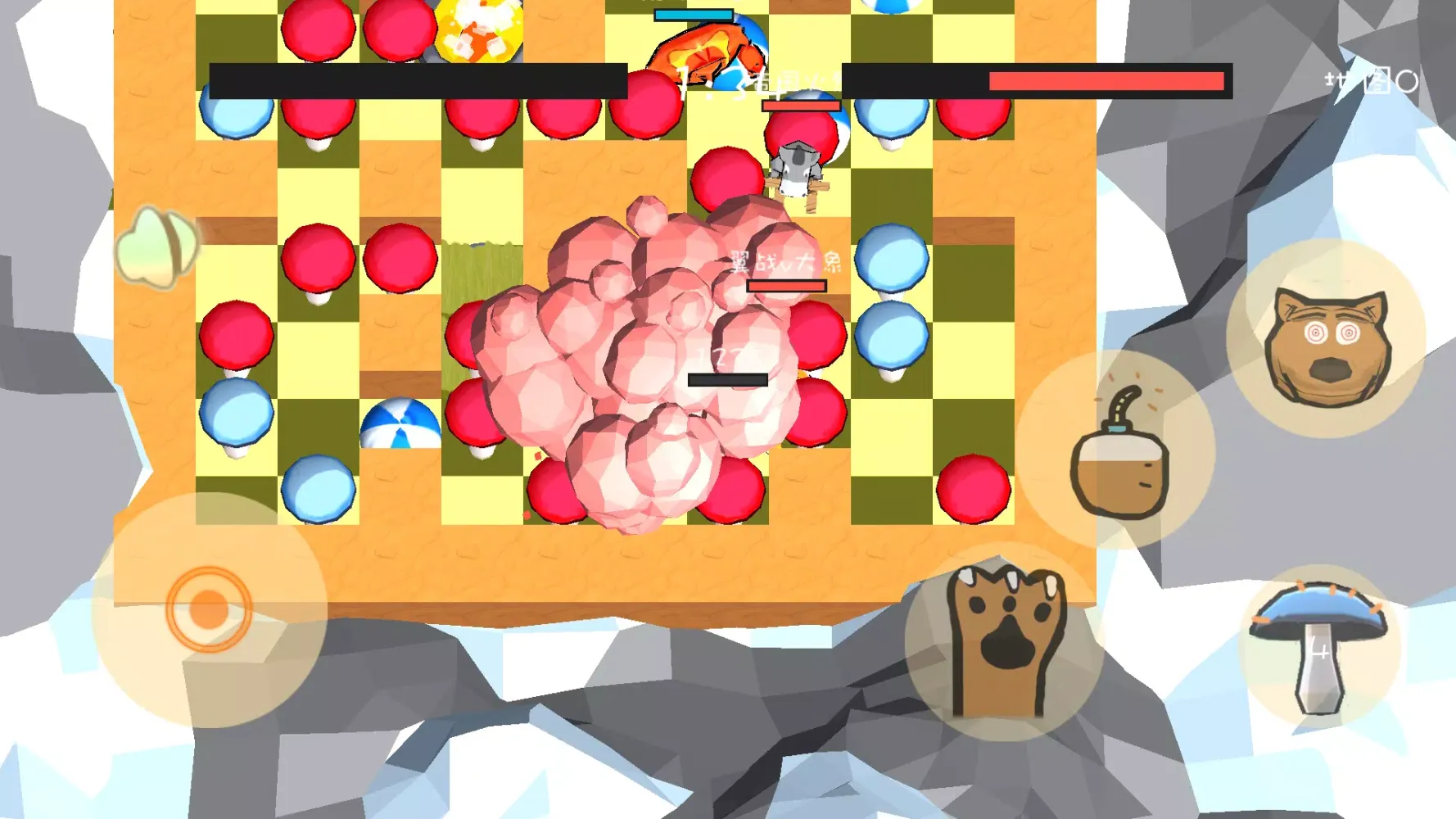The width and height of the screenshot is (1456, 819).
Task: Place a blue mushroom with the mushroom button
Action: pyautogui.click(x=1318, y=646)
